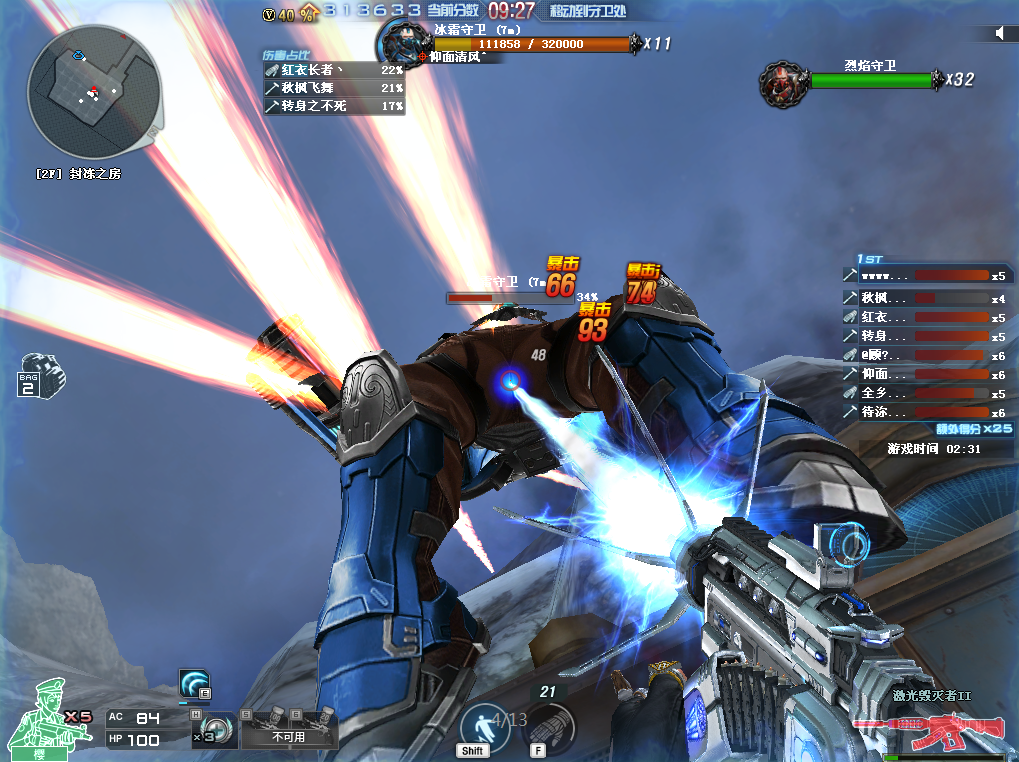Click the 1st-place player row in scoreboard
Viewport: 1019px width, 762px height.
tap(924, 276)
